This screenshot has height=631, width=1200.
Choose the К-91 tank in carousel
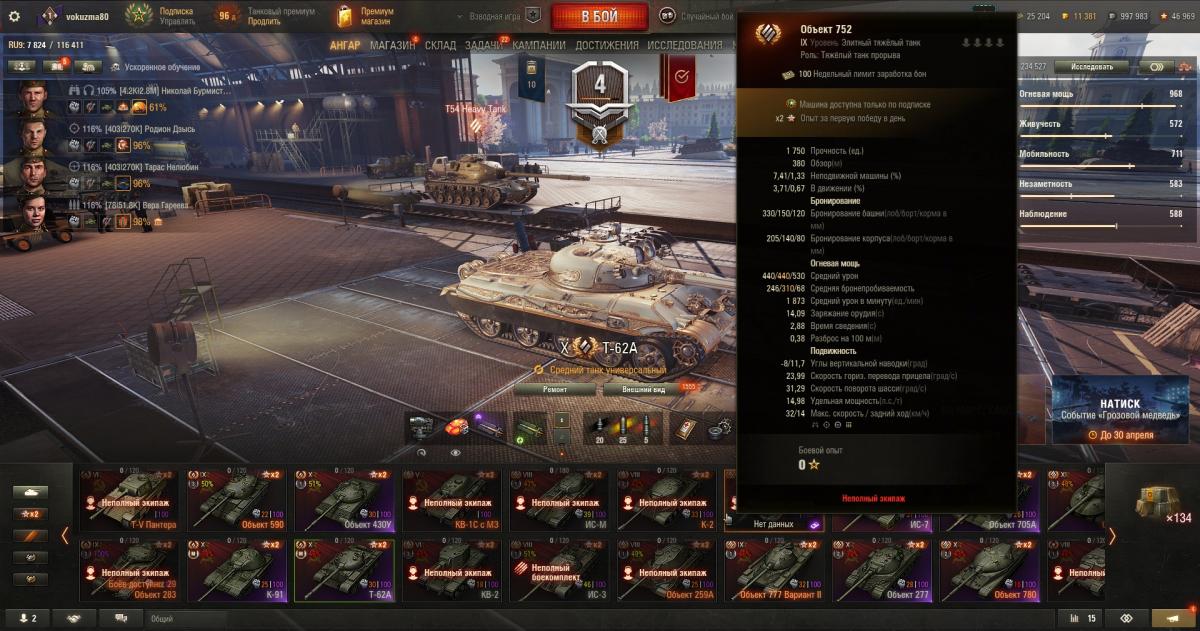[234, 571]
